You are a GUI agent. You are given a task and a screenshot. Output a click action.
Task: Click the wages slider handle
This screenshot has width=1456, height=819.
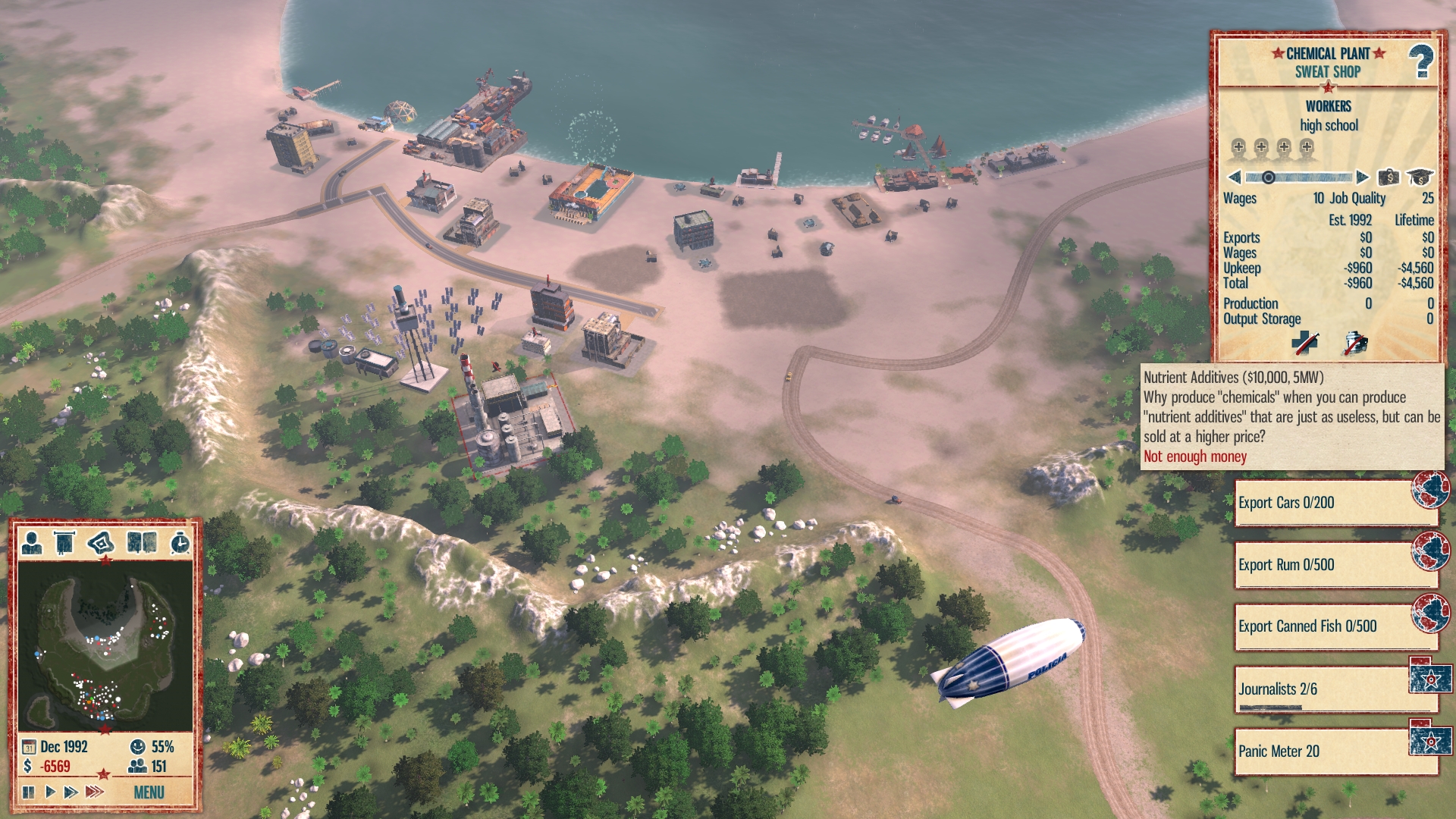click(x=1268, y=177)
